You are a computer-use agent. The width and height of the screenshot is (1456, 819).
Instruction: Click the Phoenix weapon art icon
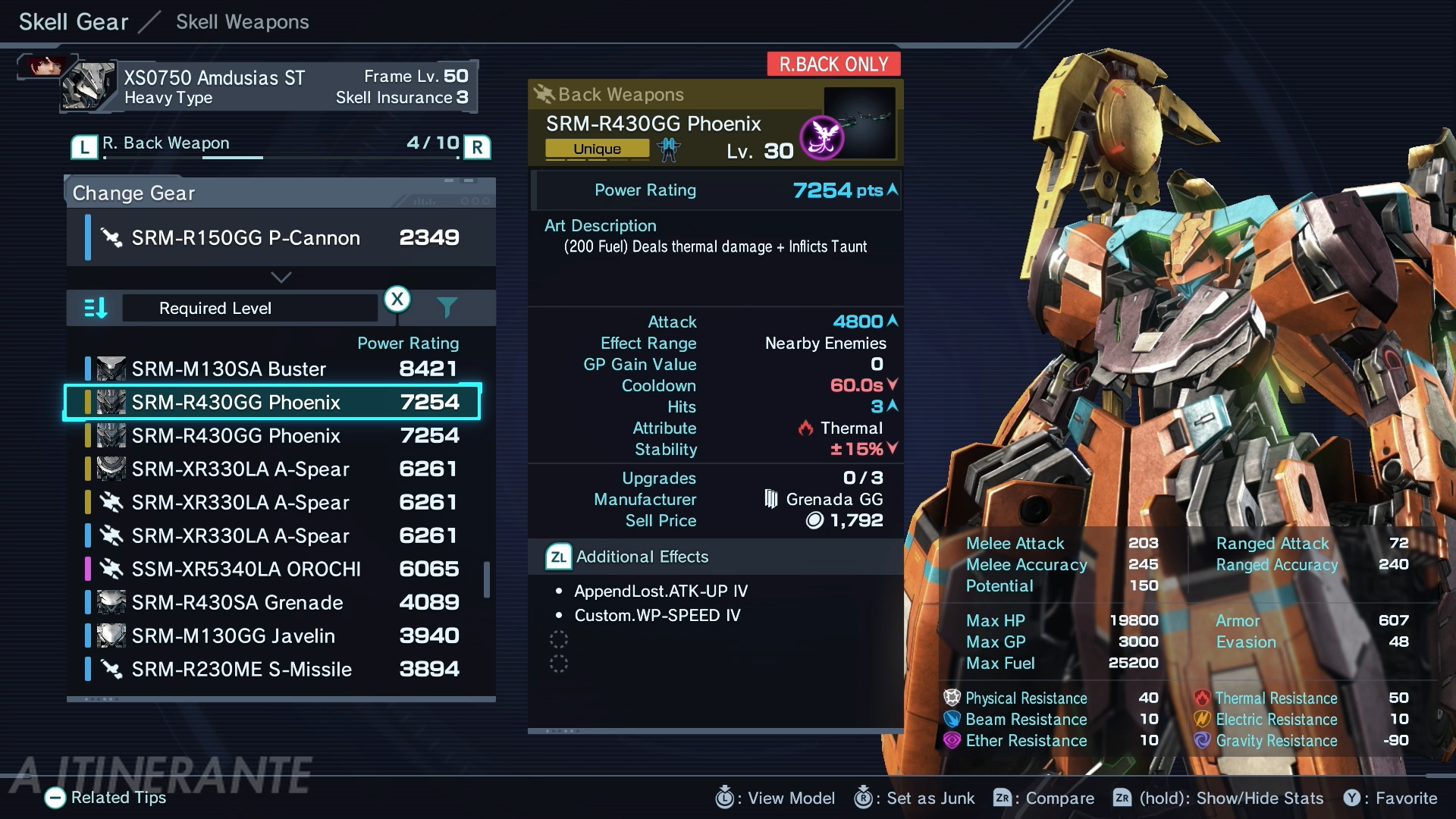point(823,137)
